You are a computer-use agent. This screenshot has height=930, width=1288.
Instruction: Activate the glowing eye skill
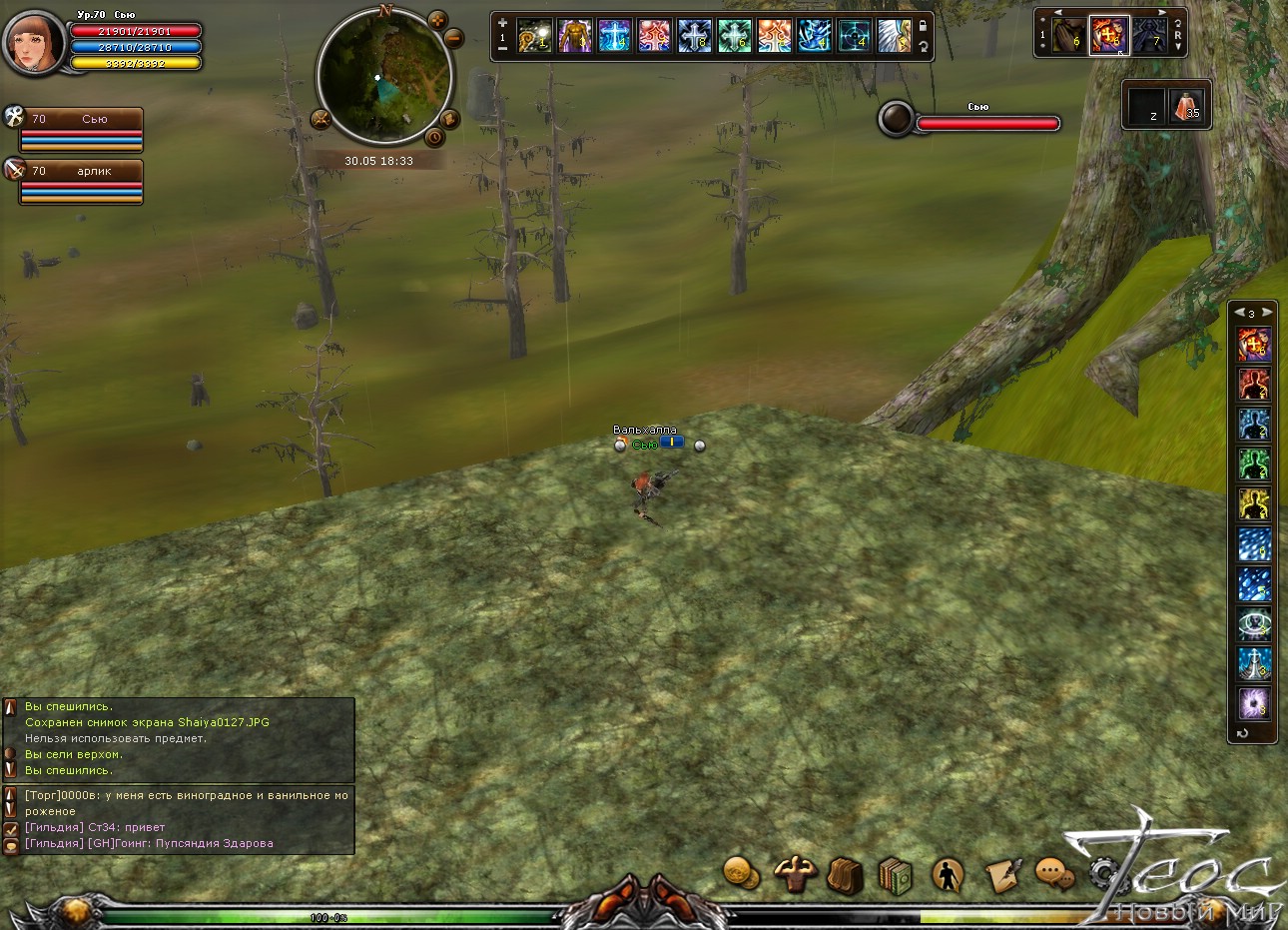tap(1253, 623)
